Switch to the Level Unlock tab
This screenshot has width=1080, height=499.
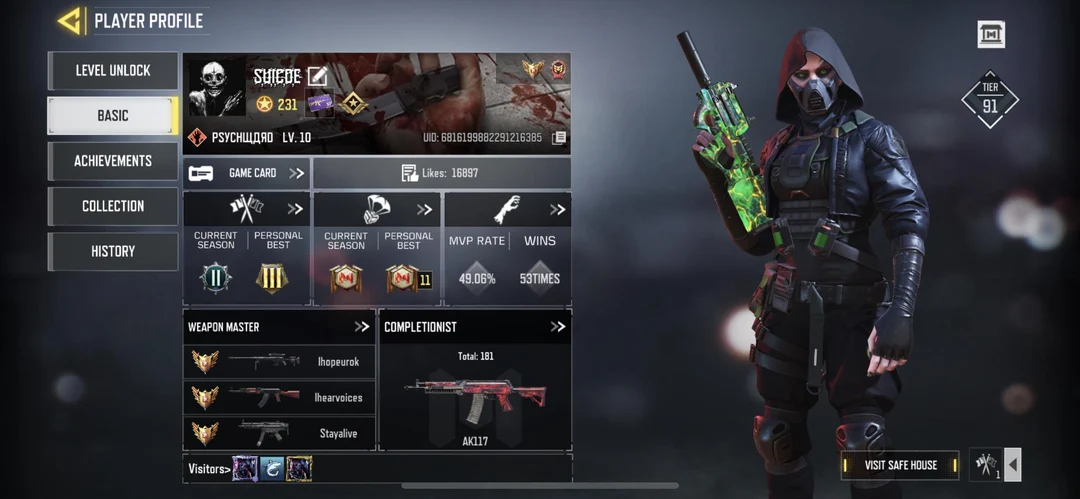point(113,71)
